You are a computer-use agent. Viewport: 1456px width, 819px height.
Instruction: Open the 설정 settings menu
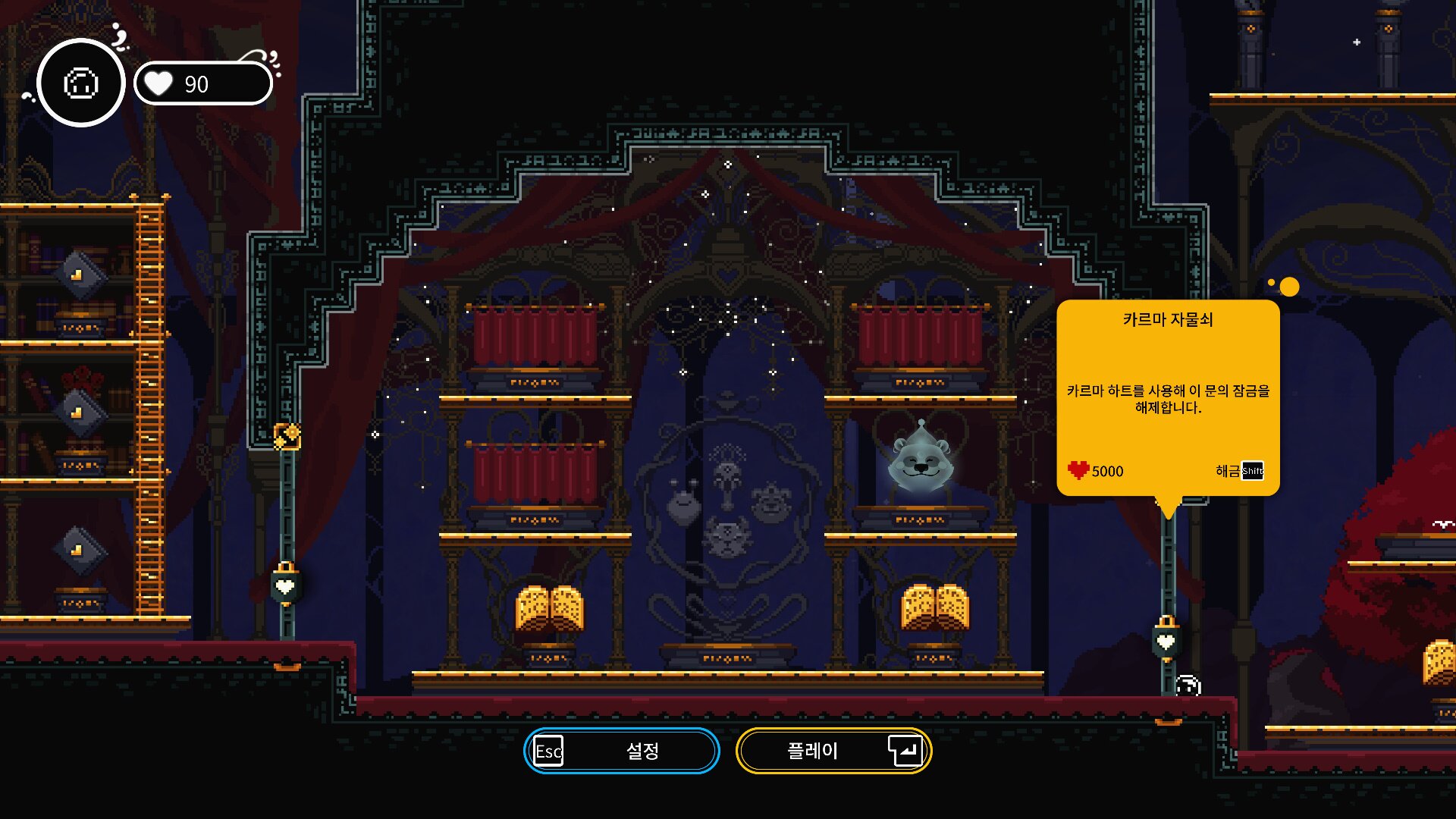point(621,751)
